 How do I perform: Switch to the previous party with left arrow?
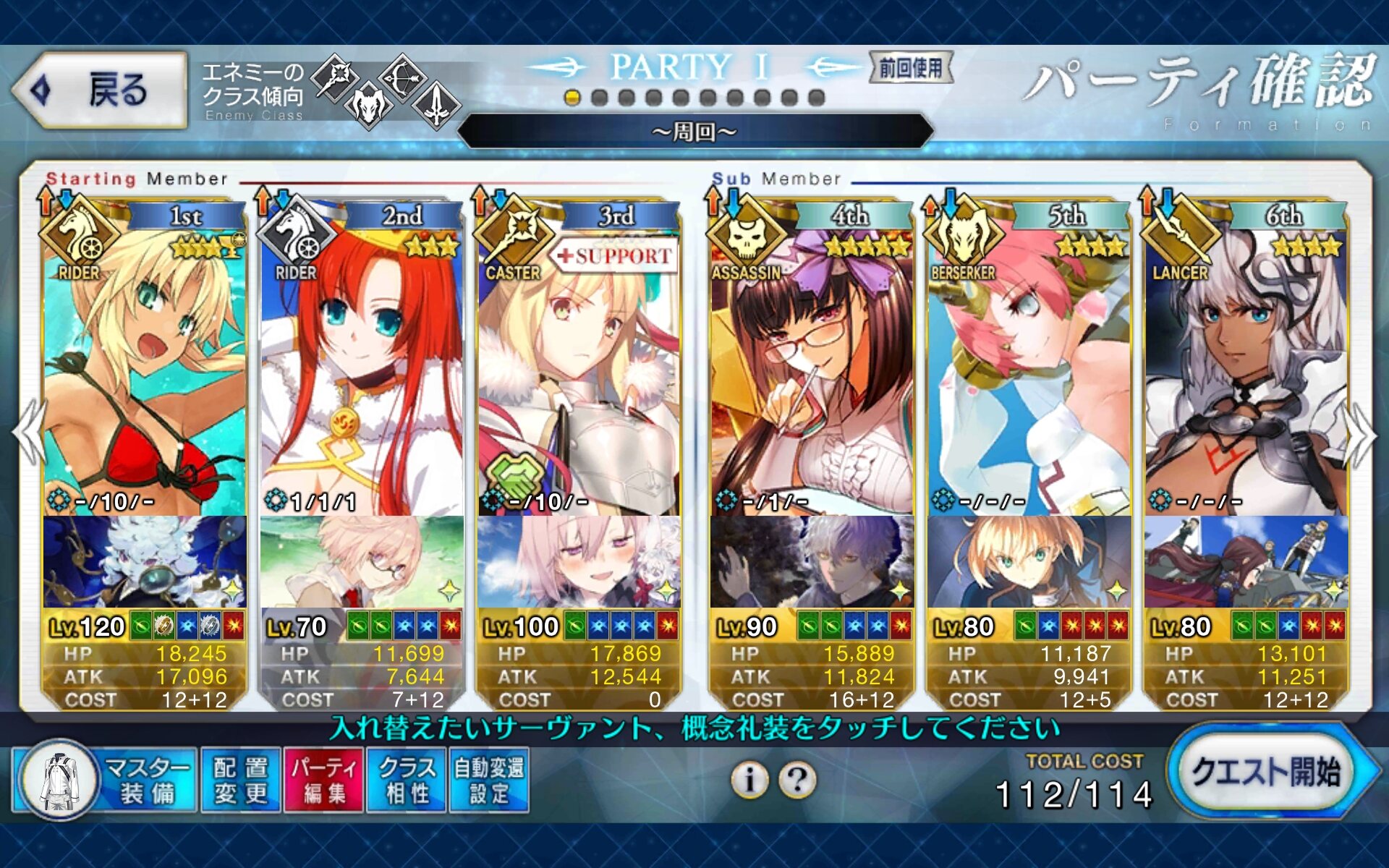click(x=29, y=433)
